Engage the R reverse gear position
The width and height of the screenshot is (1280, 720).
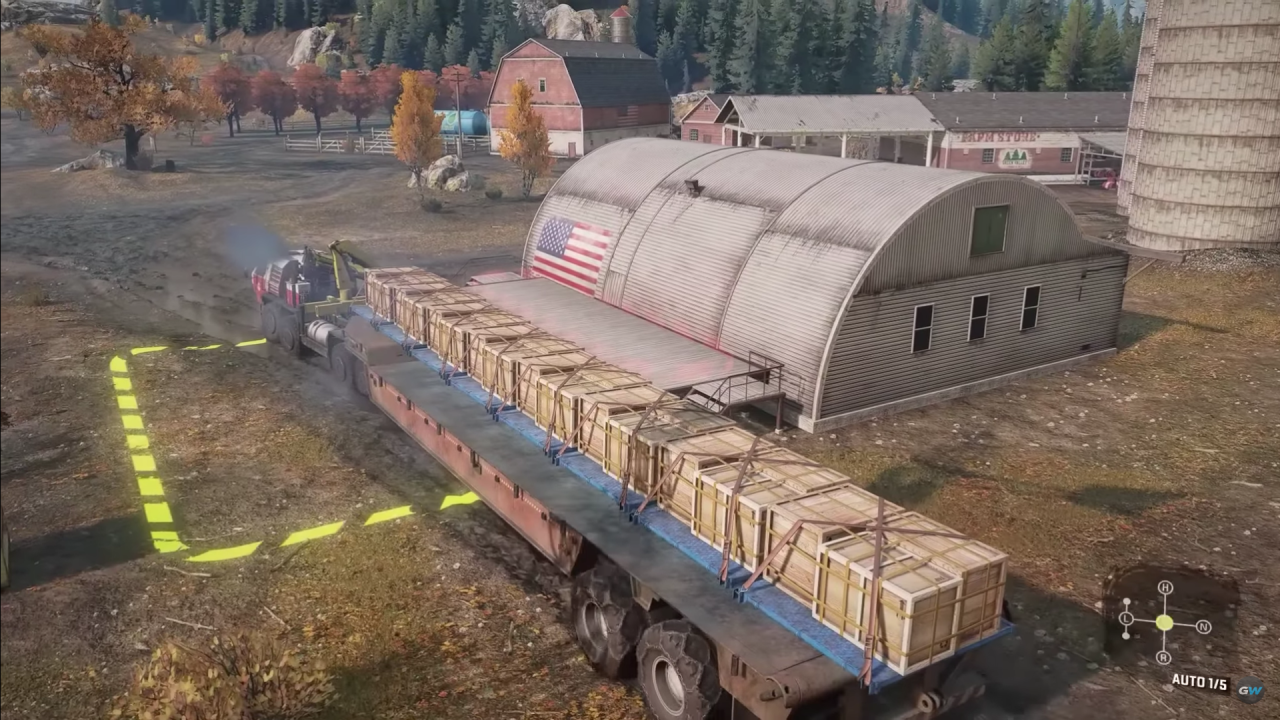[1164, 657]
